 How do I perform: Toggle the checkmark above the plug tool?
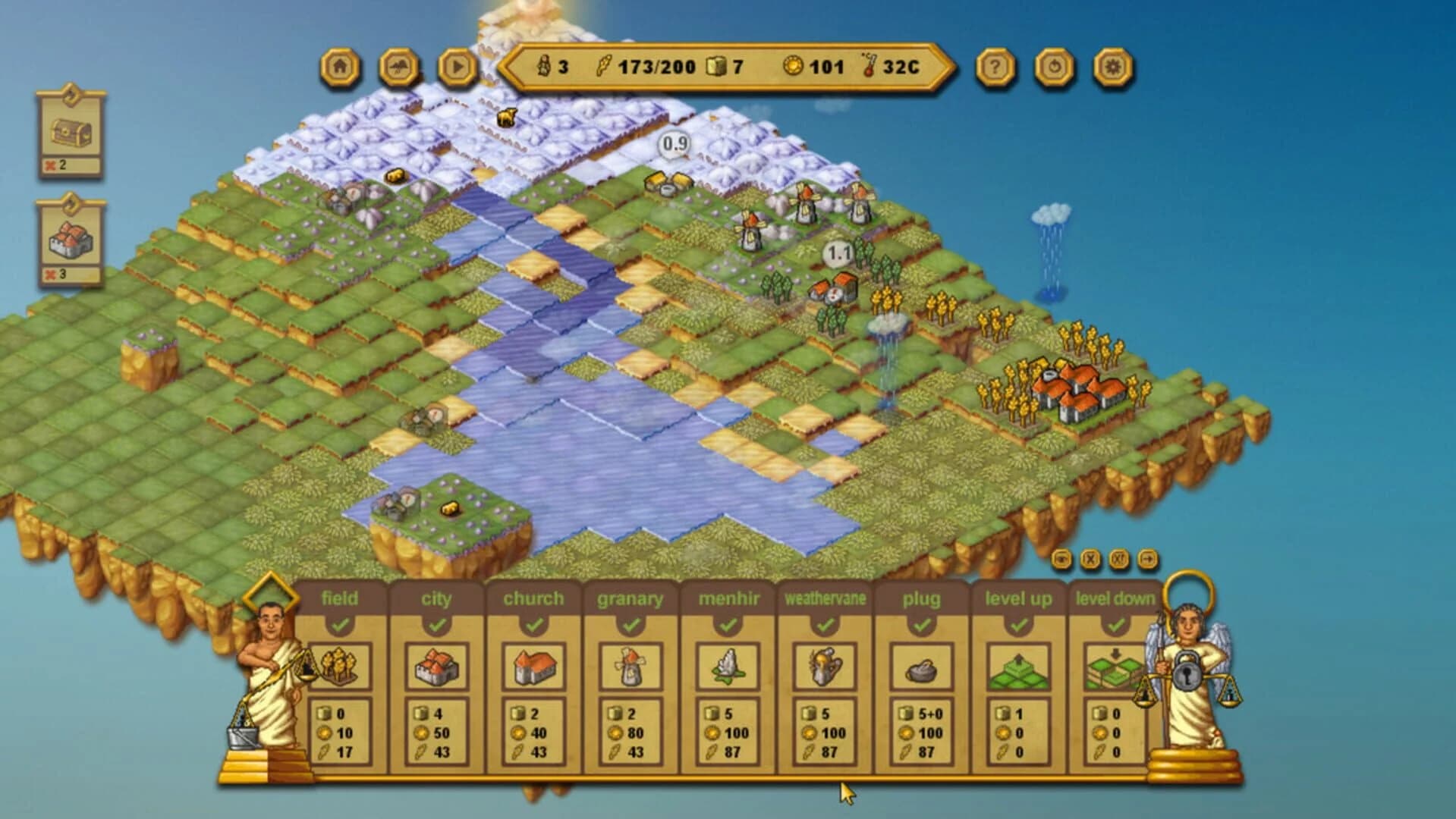922,627
